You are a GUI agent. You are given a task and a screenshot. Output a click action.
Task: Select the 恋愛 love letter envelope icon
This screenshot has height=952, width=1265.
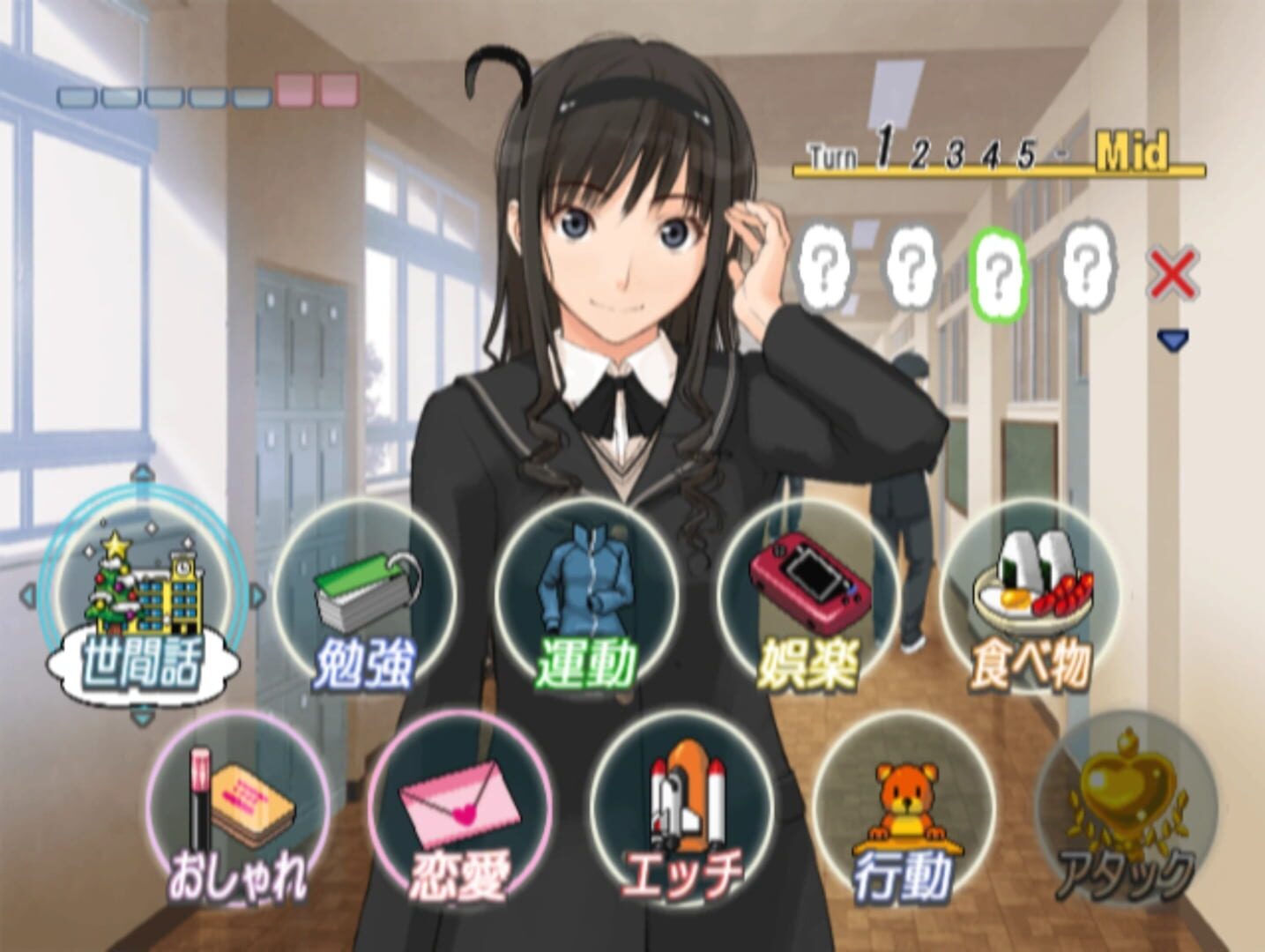[x=458, y=802]
